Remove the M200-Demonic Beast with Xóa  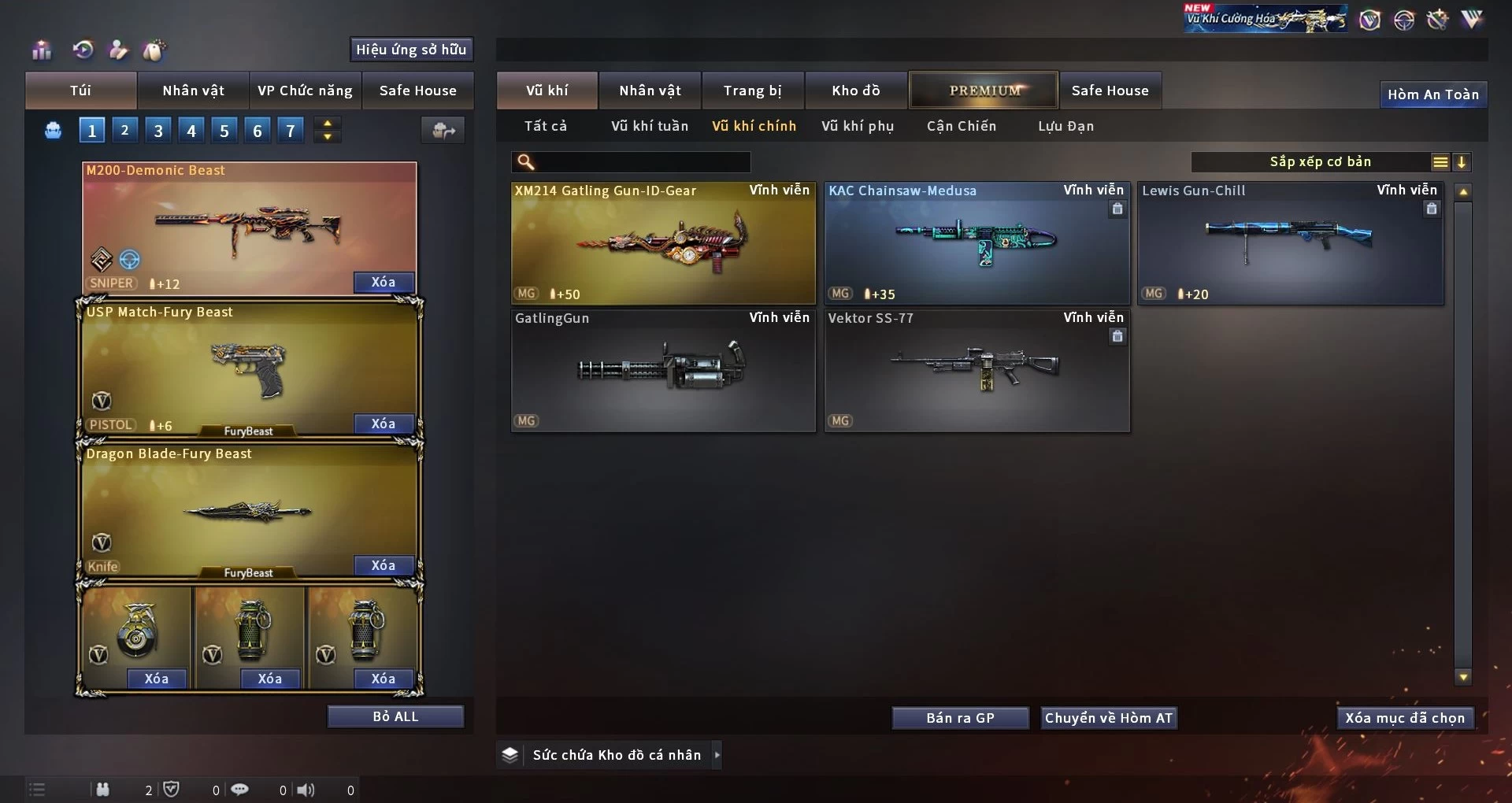383,282
